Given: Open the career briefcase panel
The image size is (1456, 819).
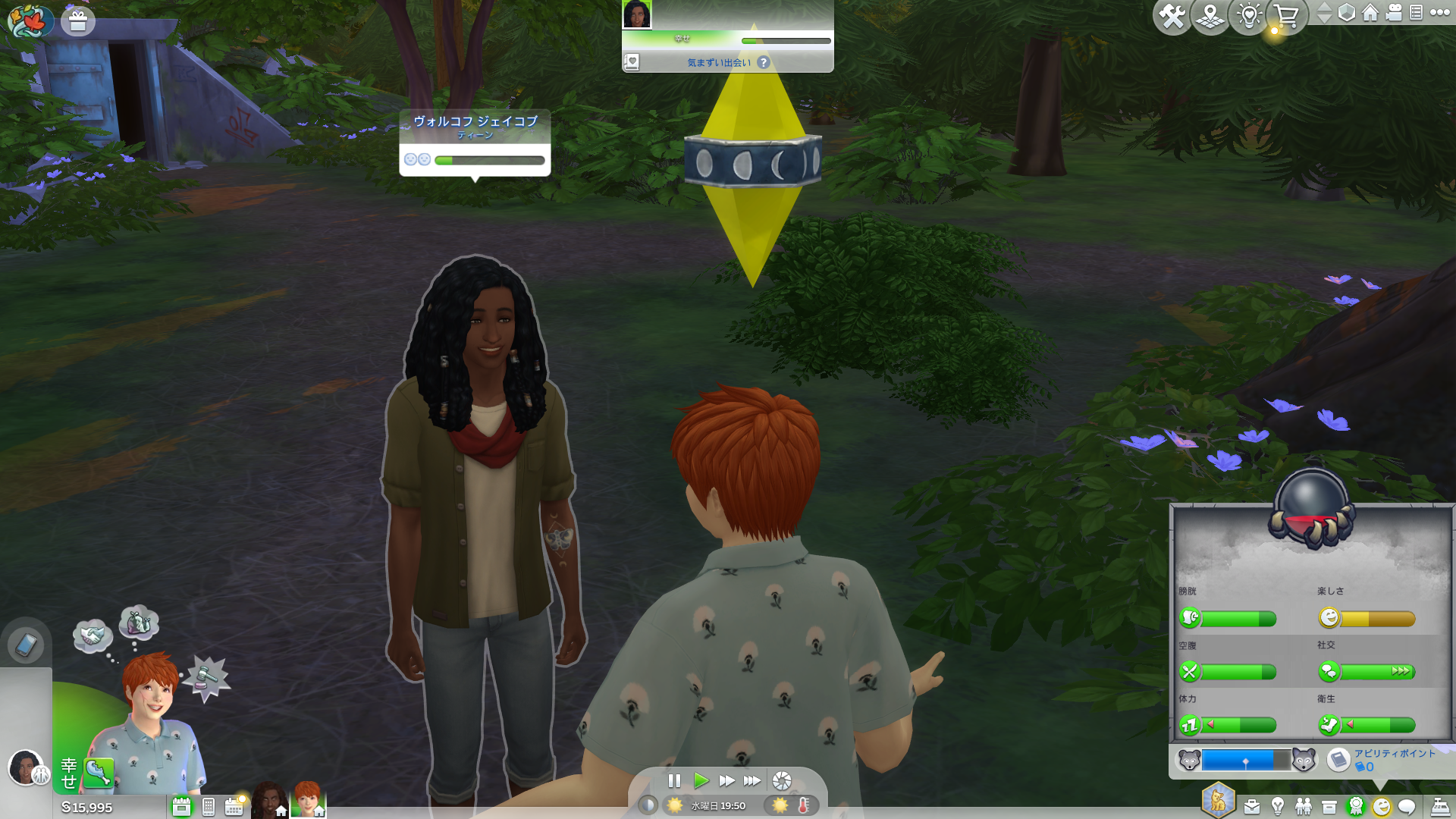Looking at the screenshot, I should 1252,807.
